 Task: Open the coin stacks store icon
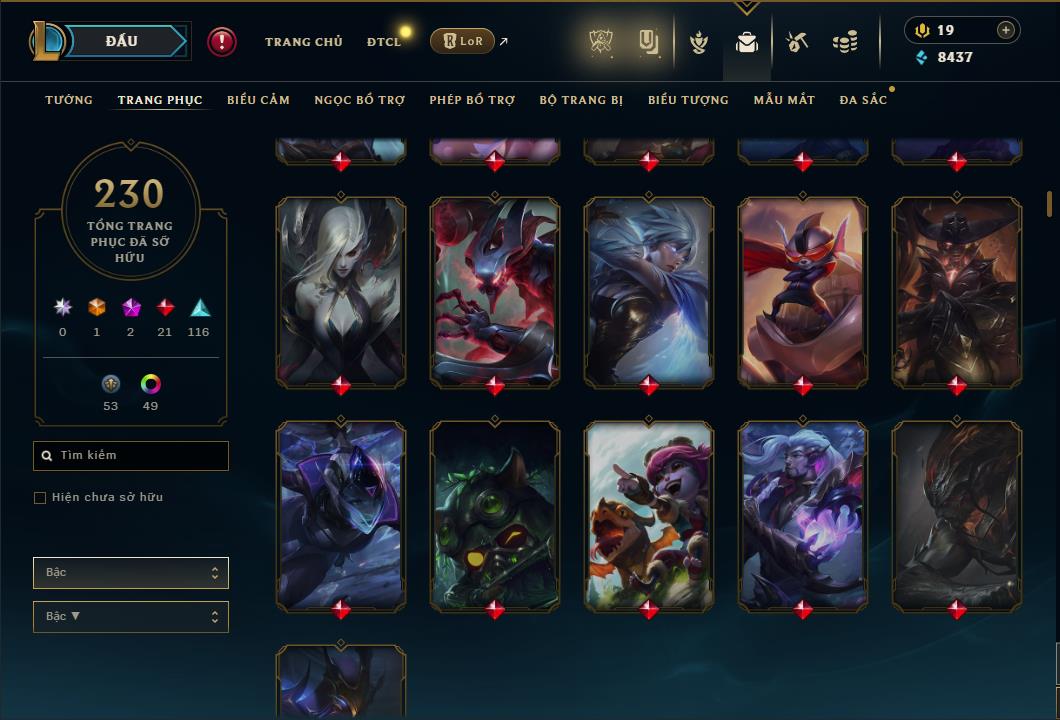(x=845, y=42)
